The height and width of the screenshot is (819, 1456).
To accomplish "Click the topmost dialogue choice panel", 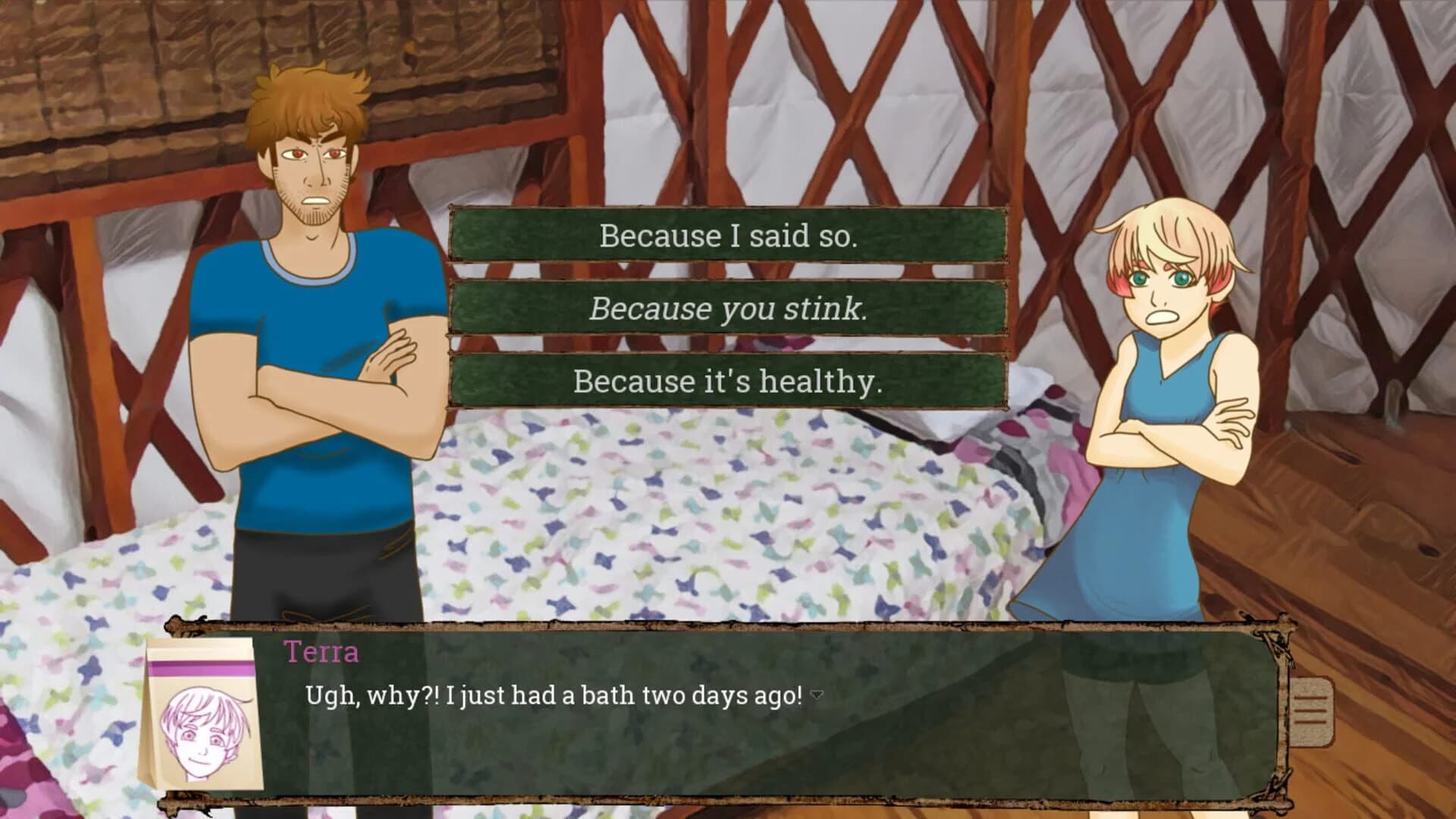I will 728,237.
